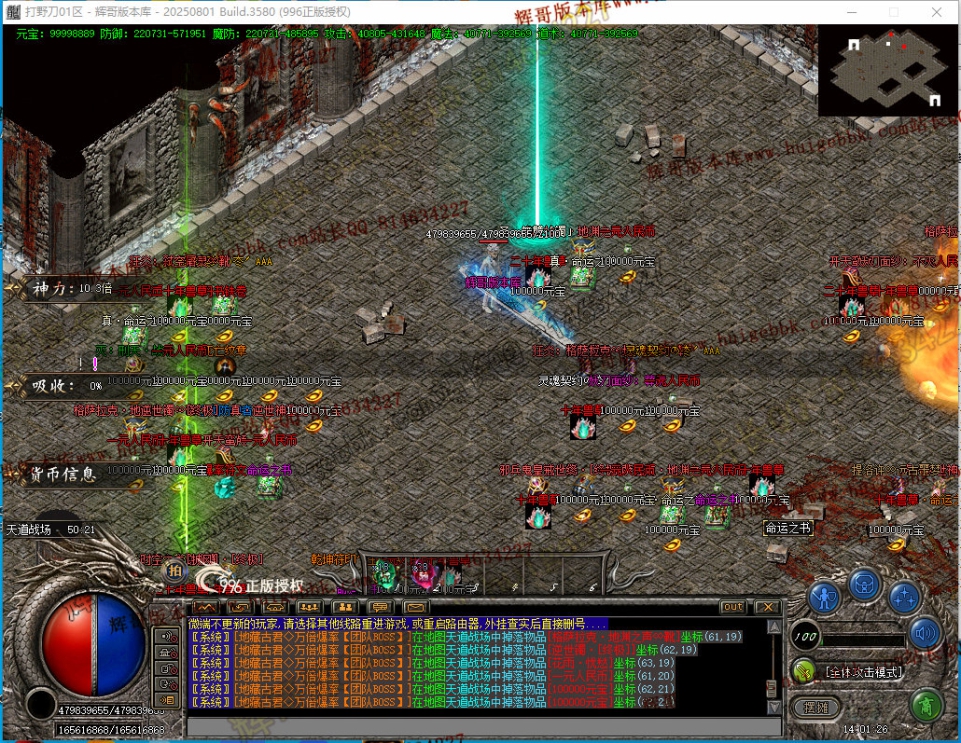Open the bag chest icon button
Screen dimensions: 961x743
coord(865,583)
